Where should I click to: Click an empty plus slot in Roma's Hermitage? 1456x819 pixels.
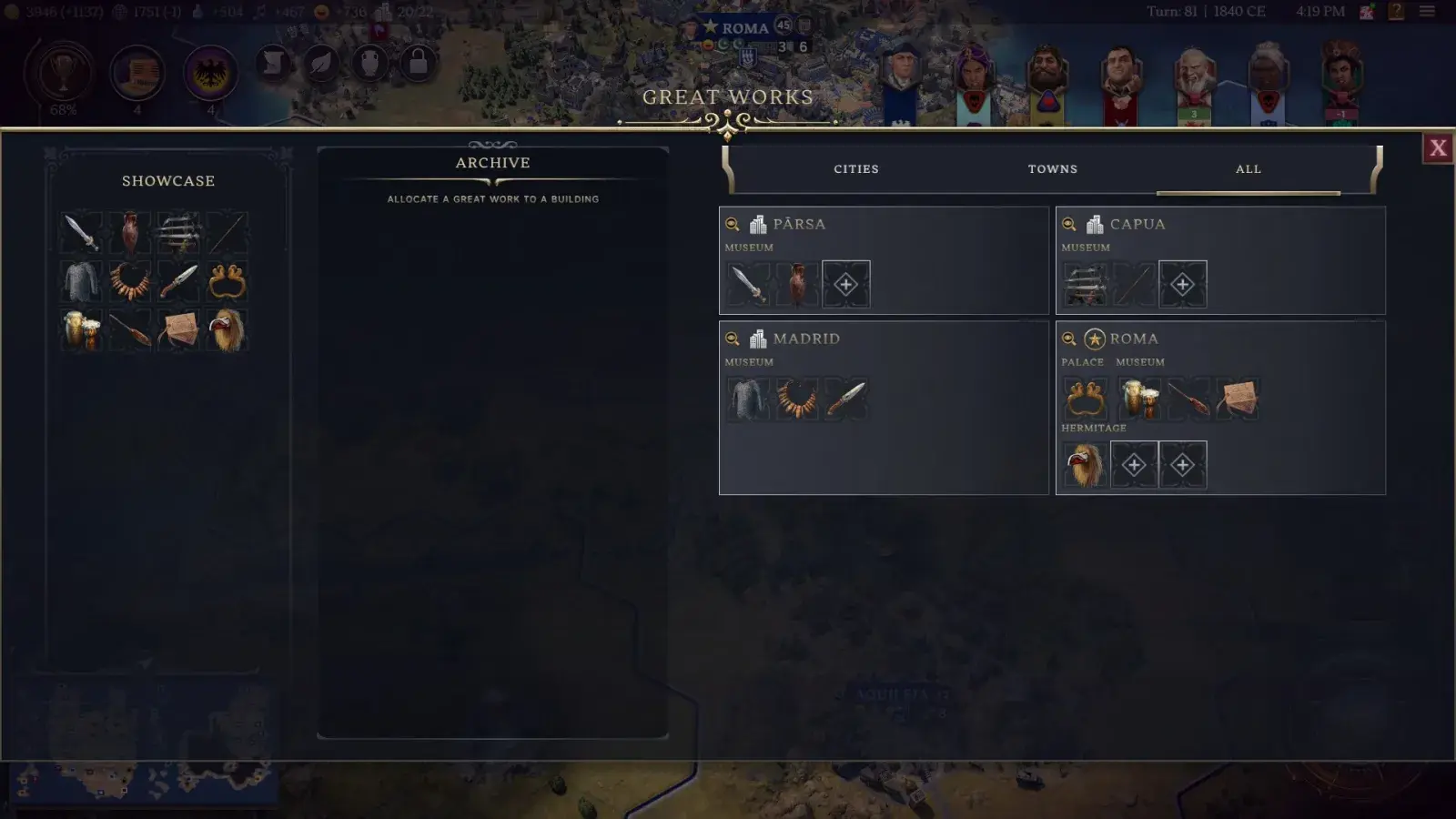tap(1134, 464)
